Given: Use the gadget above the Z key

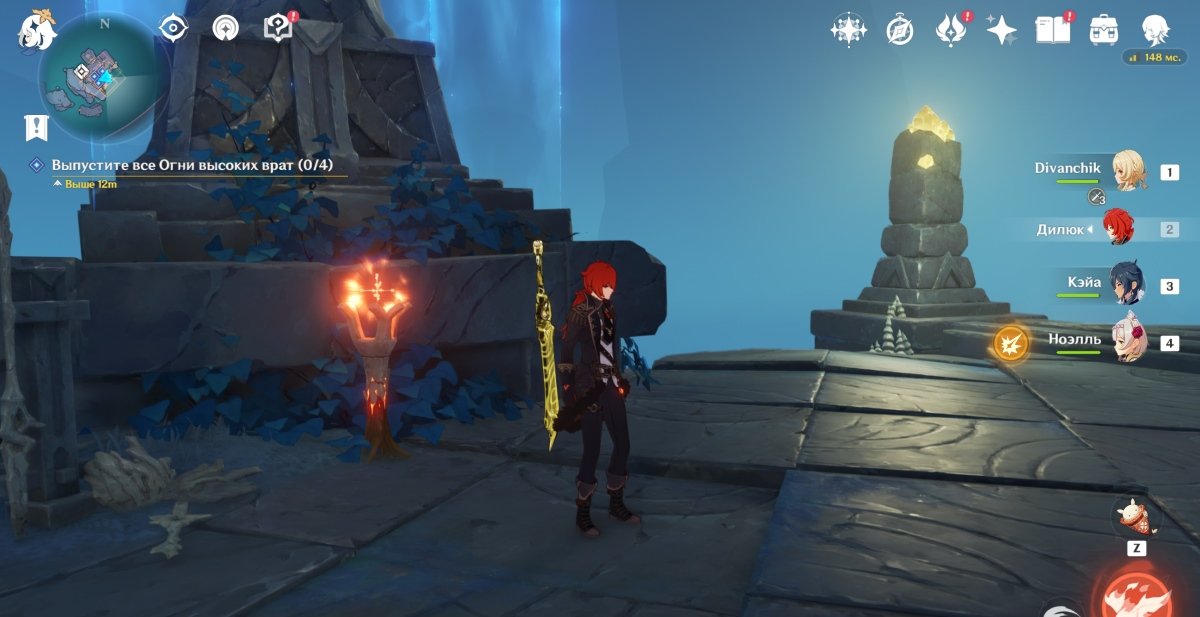Looking at the screenshot, I should [x=1136, y=518].
